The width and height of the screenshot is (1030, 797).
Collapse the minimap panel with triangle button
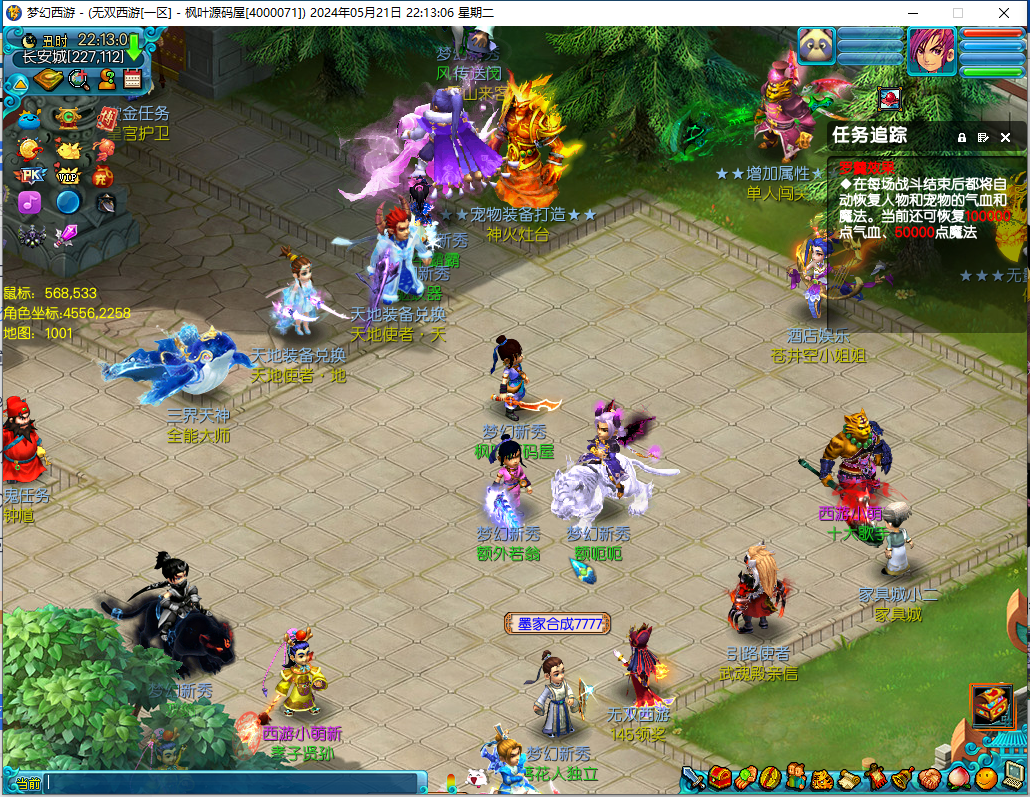(19, 82)
